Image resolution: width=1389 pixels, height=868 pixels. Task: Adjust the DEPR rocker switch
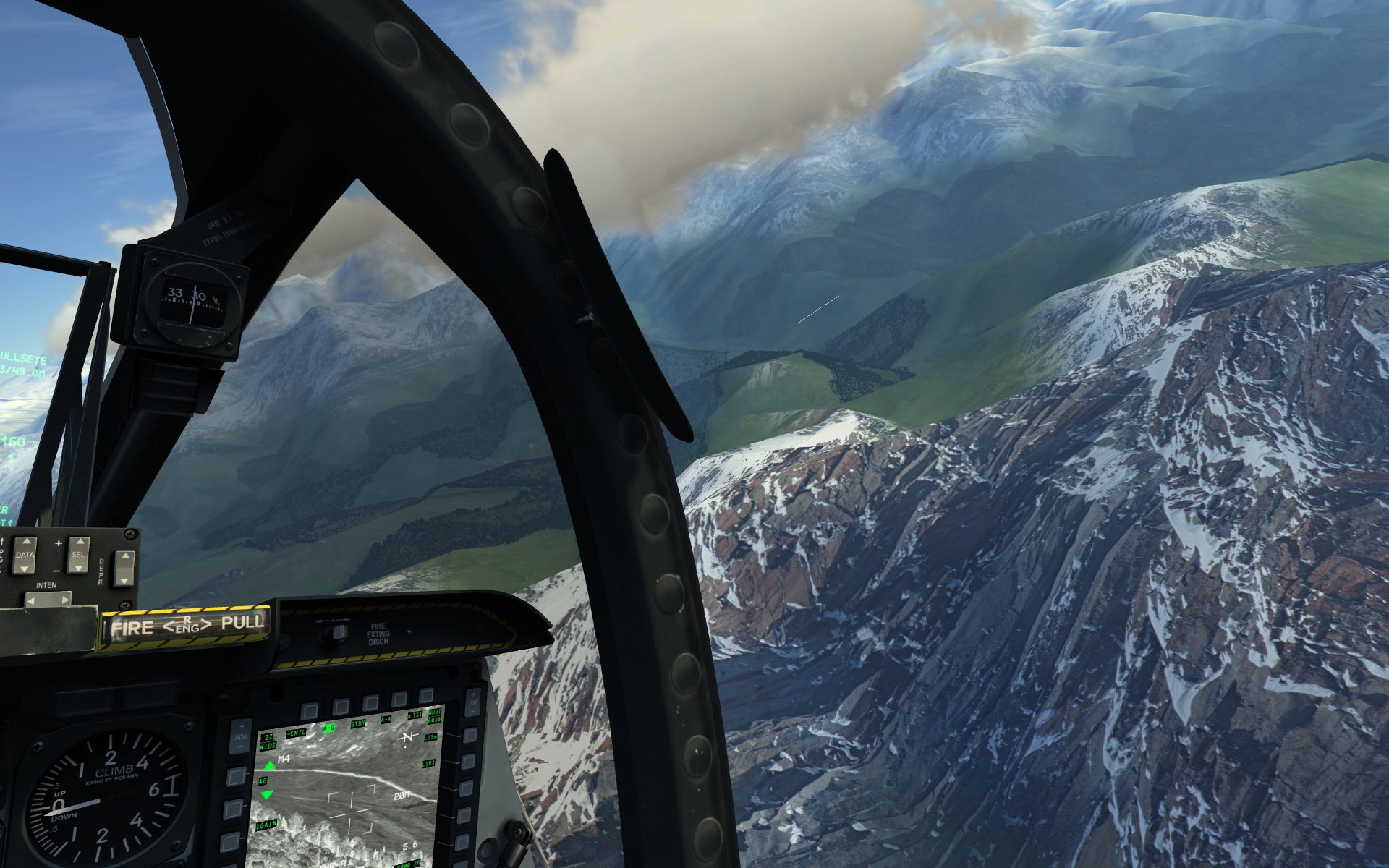click(124, 568)
